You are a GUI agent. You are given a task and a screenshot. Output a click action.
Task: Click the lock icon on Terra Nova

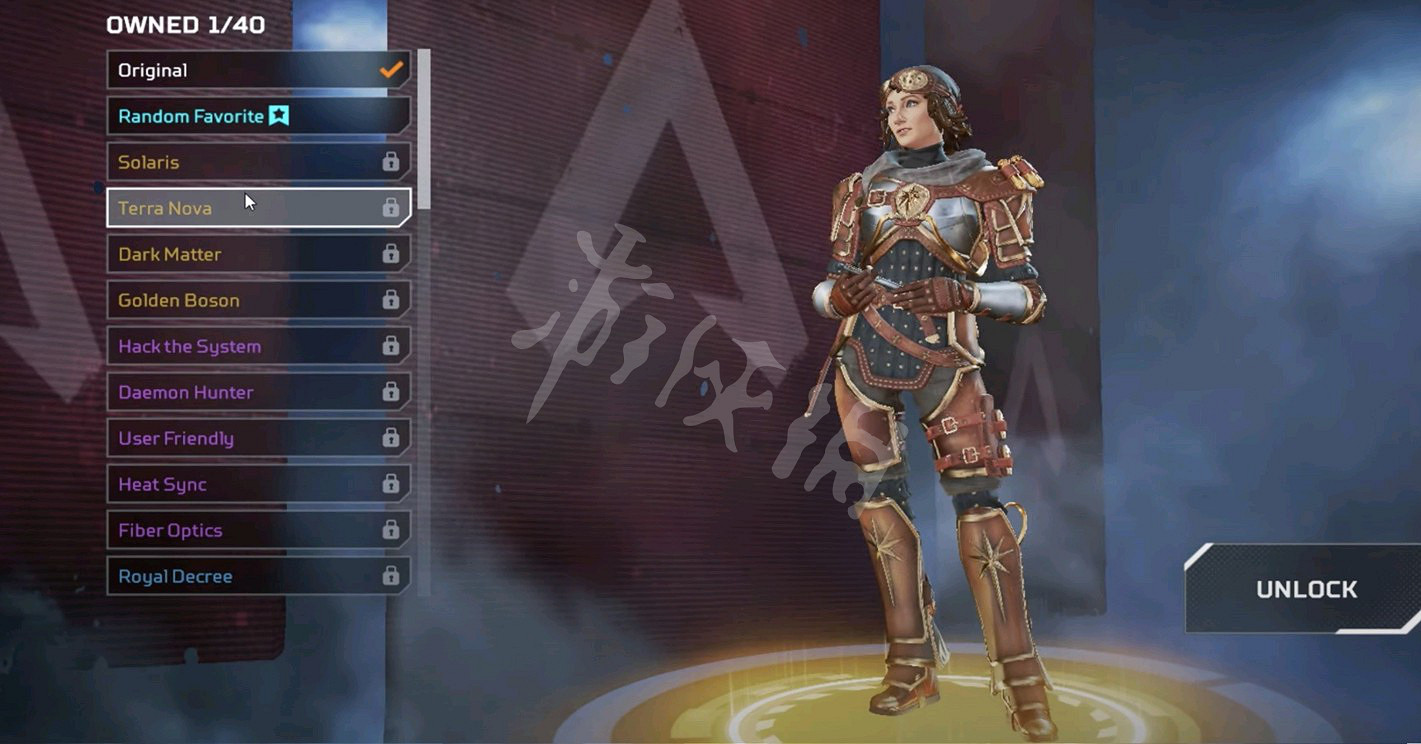389,207
